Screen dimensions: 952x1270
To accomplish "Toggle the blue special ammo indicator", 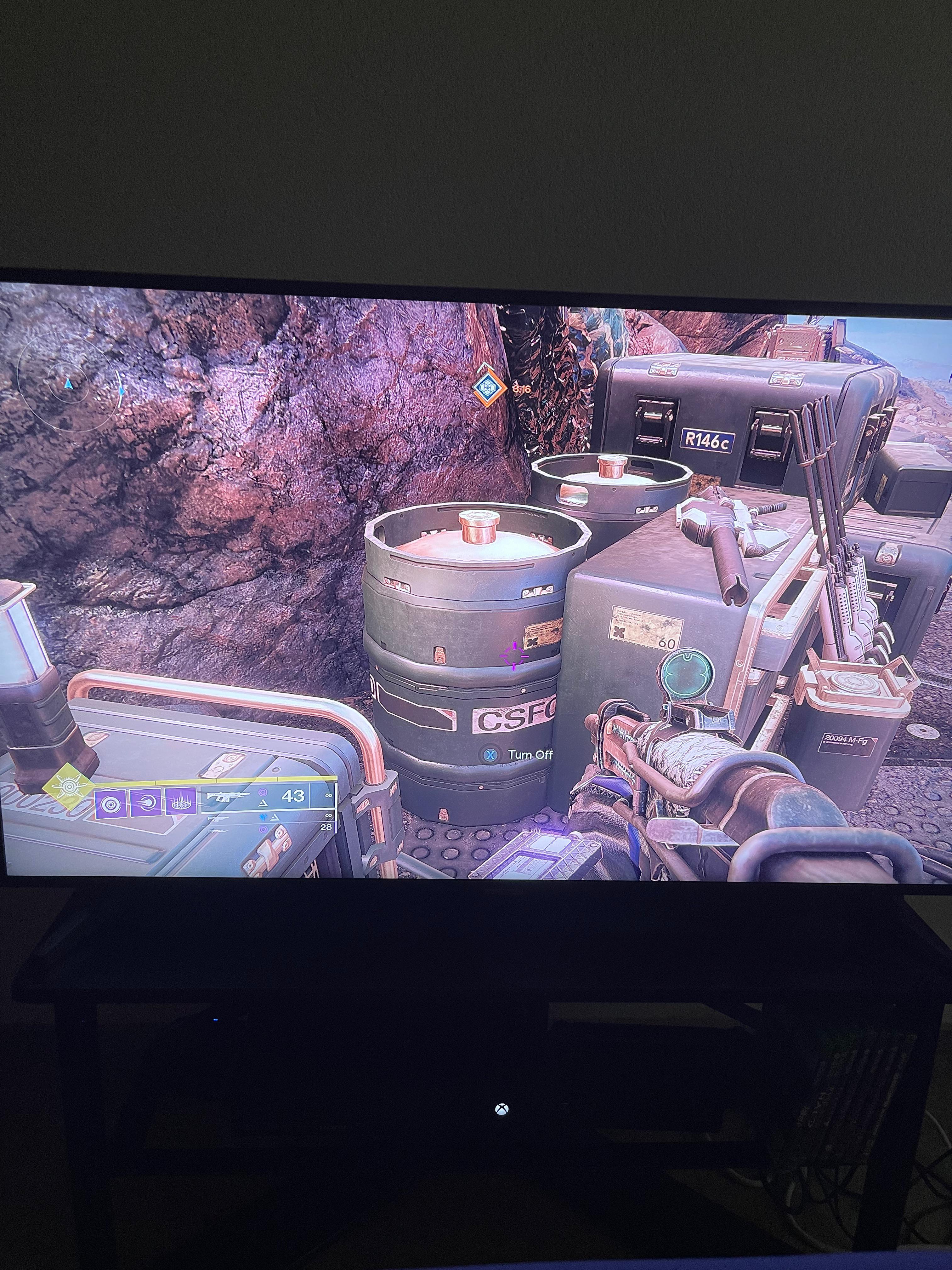I will (x=263, y=818).
